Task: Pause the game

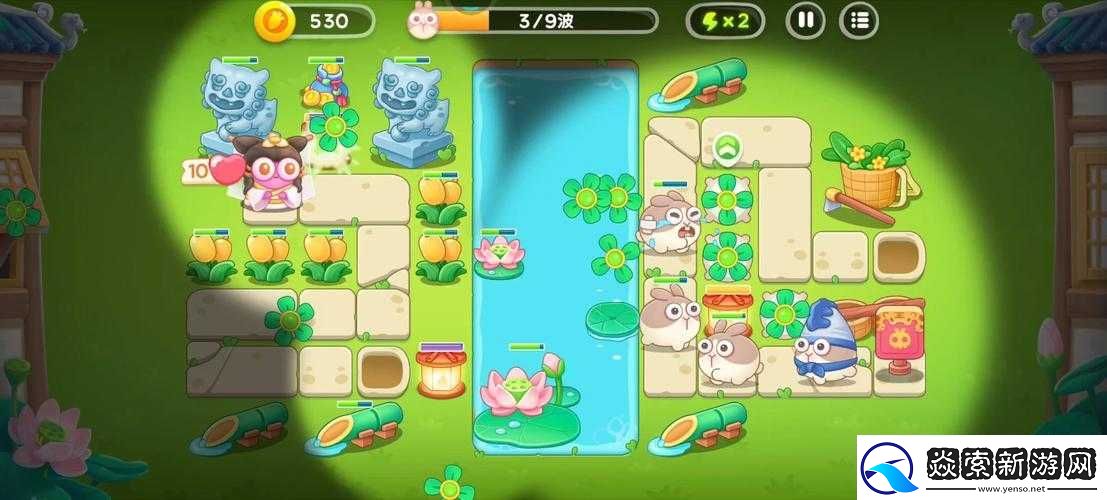Action: [804, 20]
